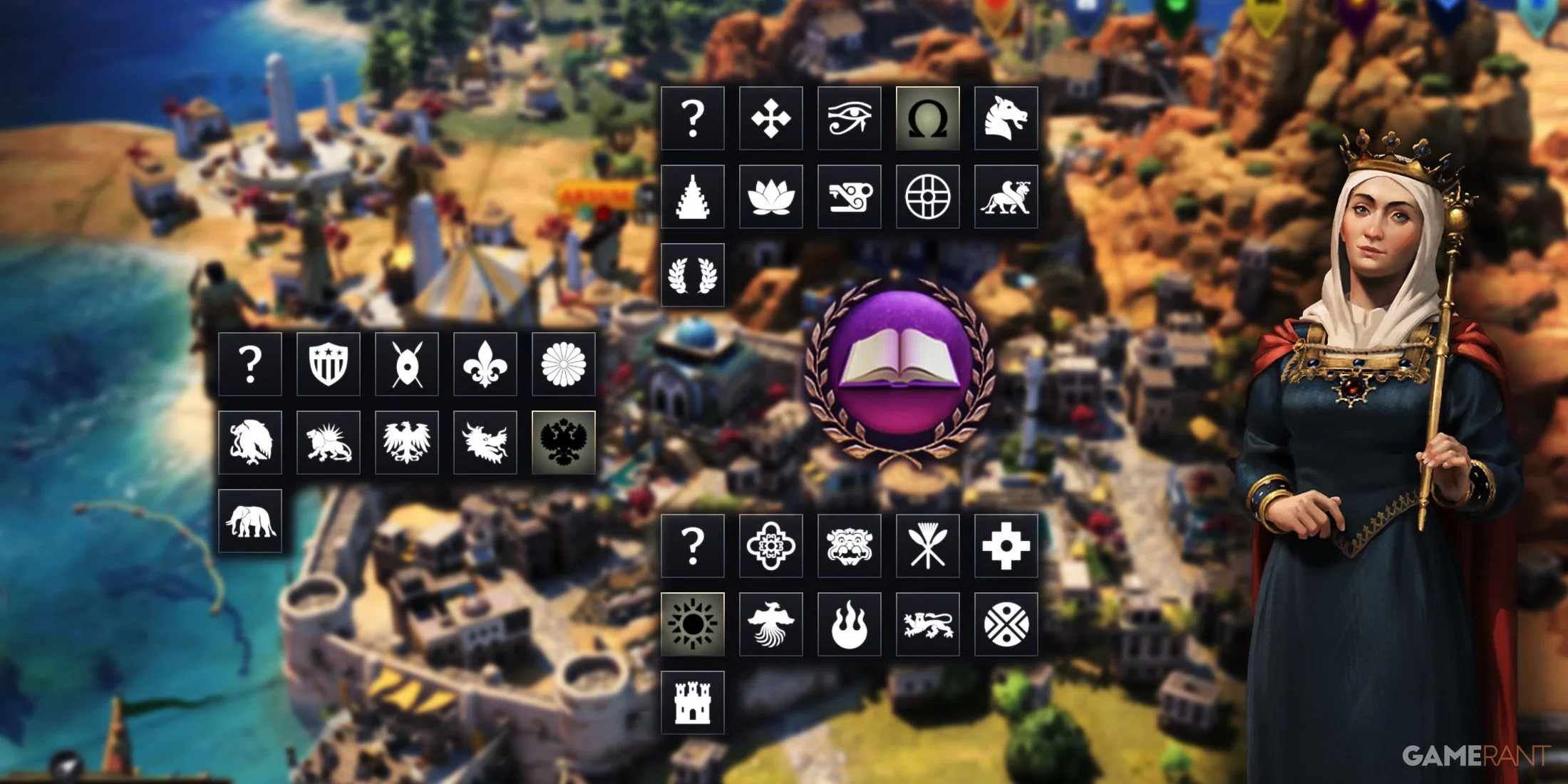Choose the starred shield America emblem
The image size is (1568, 784).
click(329, 365)
